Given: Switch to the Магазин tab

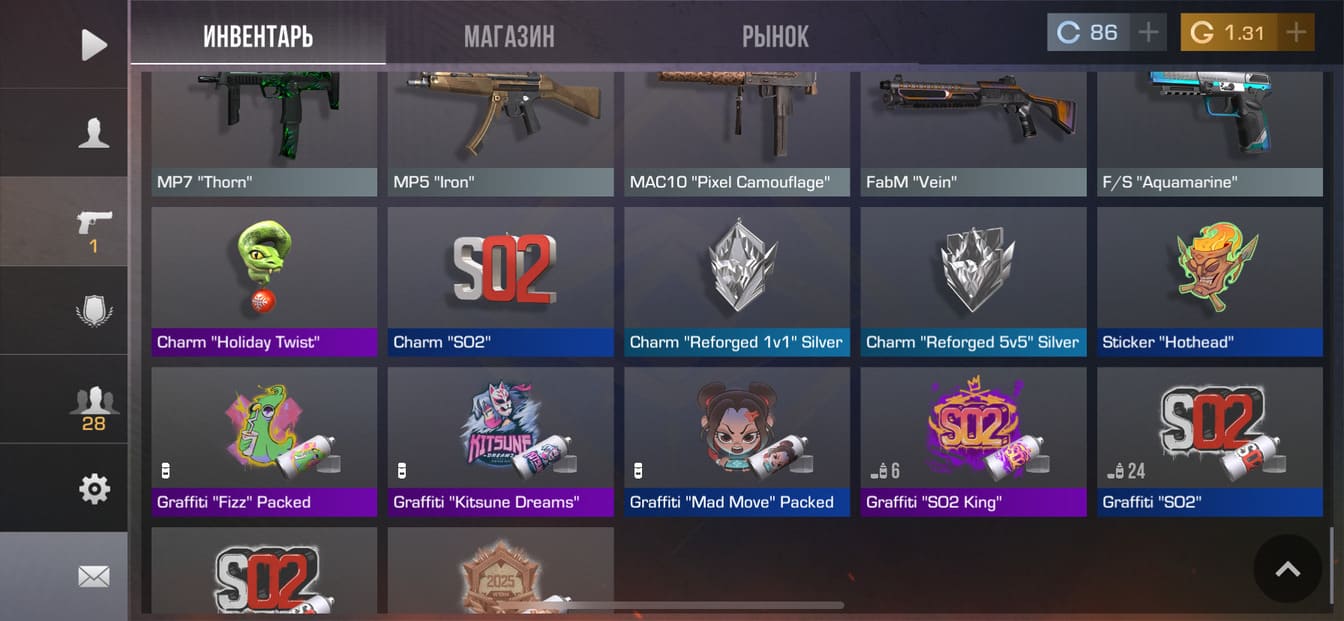Looking at the screenshot, I should pyautogui.click(x=508, y=37).
